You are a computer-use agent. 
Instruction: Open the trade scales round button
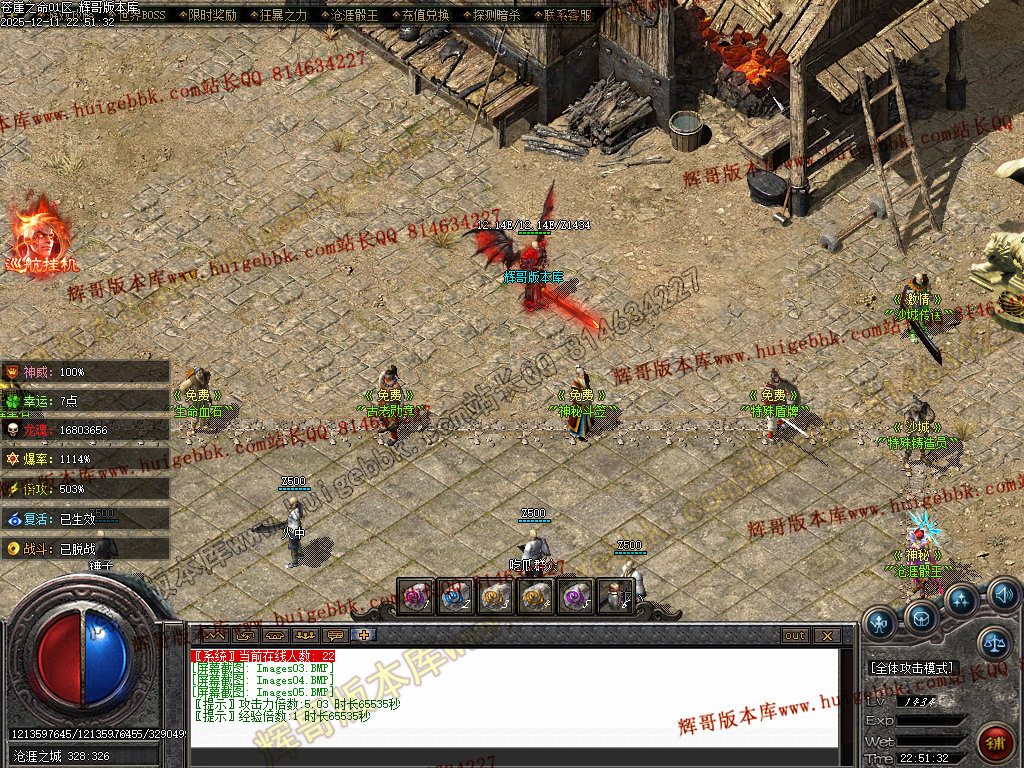pyautogui.click(x=994, y=644)
